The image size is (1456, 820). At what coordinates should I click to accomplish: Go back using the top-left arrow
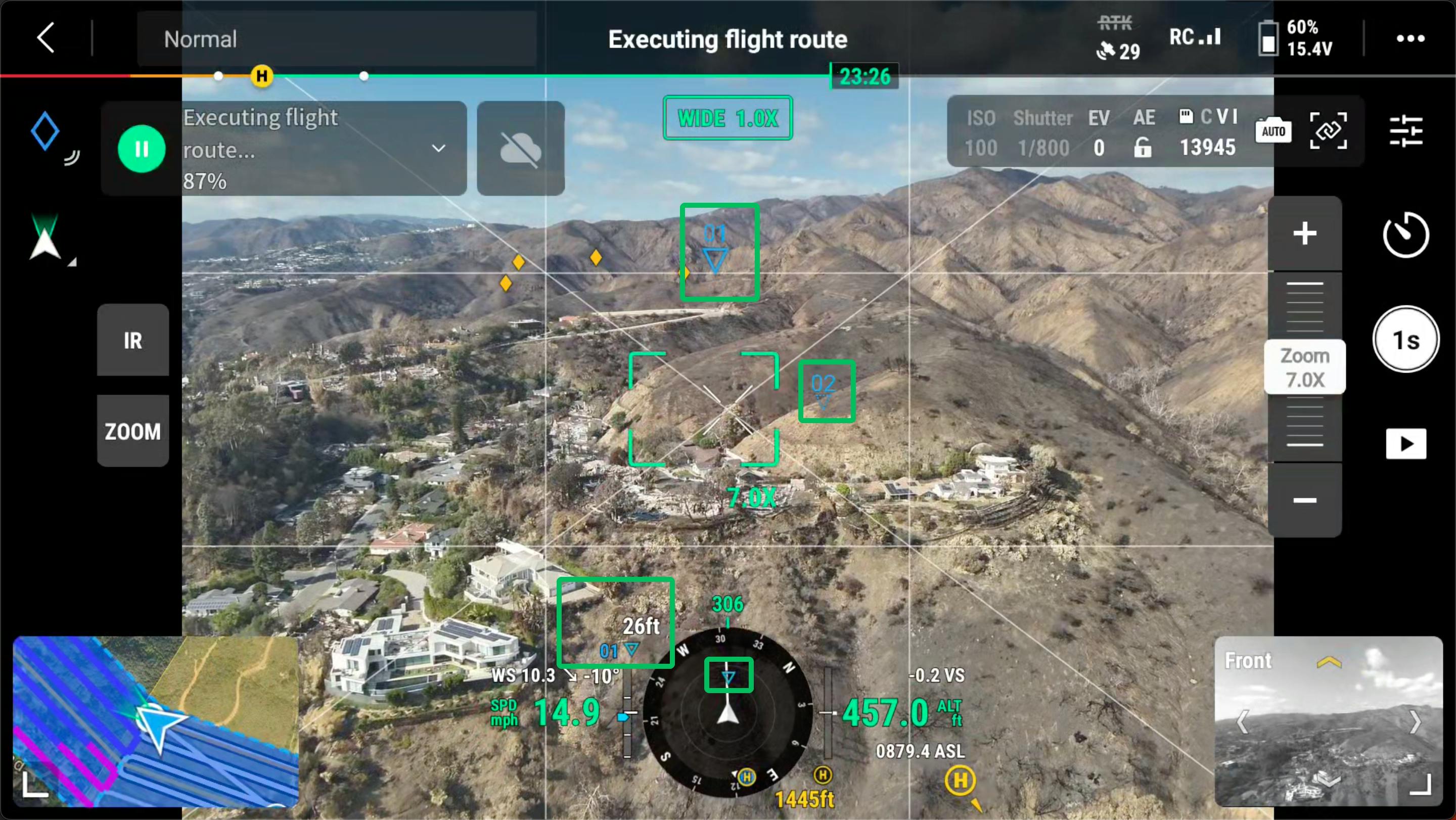[x=46, y=38]
